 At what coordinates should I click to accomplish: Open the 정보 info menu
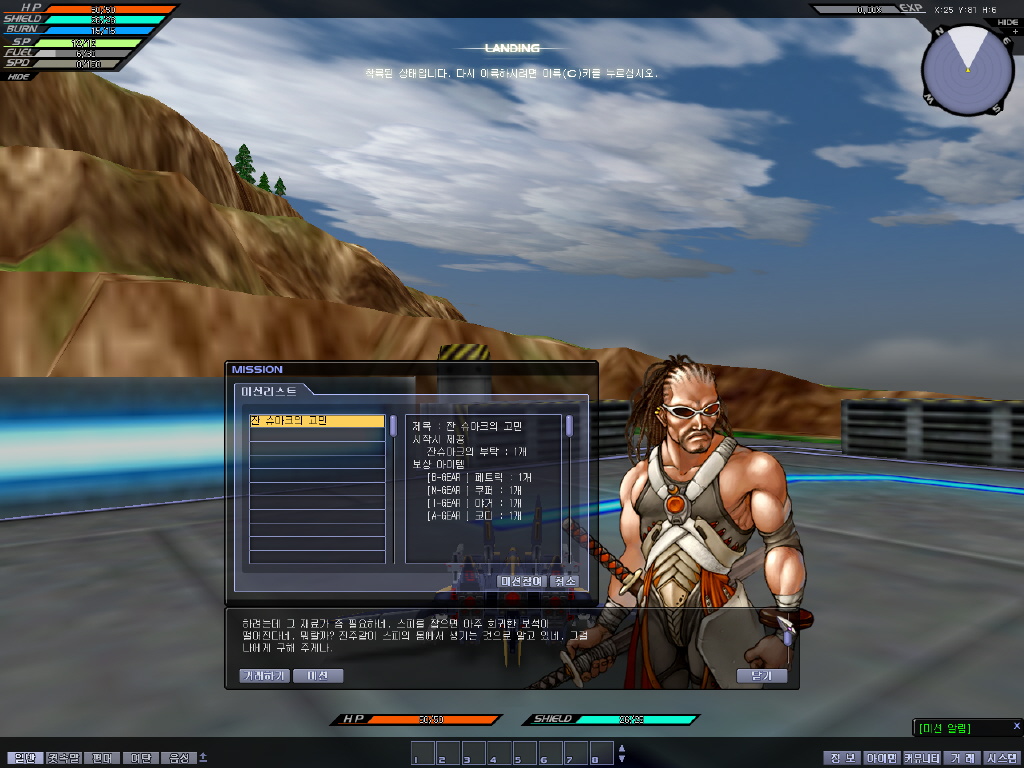842,758
